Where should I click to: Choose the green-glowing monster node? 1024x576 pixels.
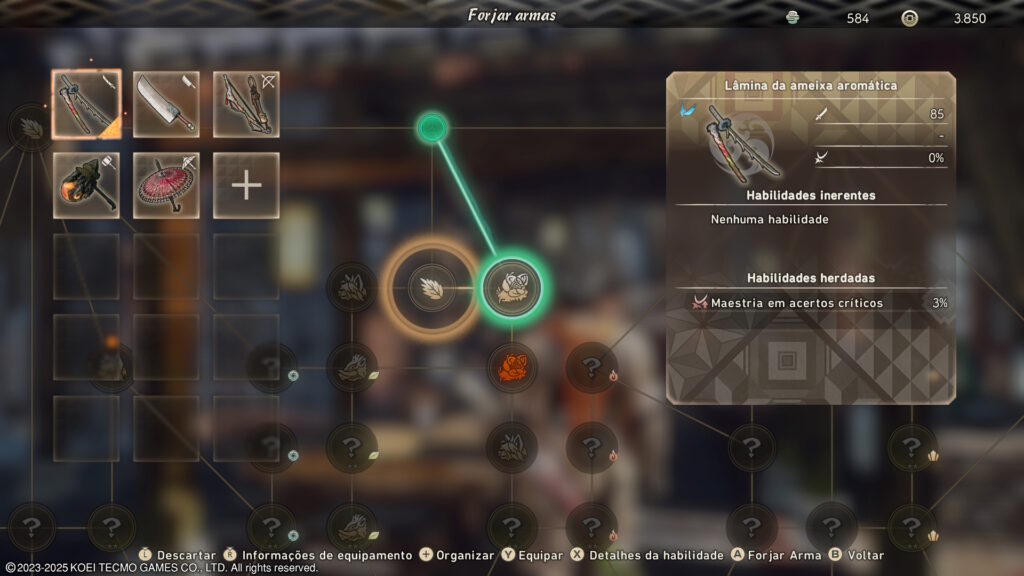511,288
